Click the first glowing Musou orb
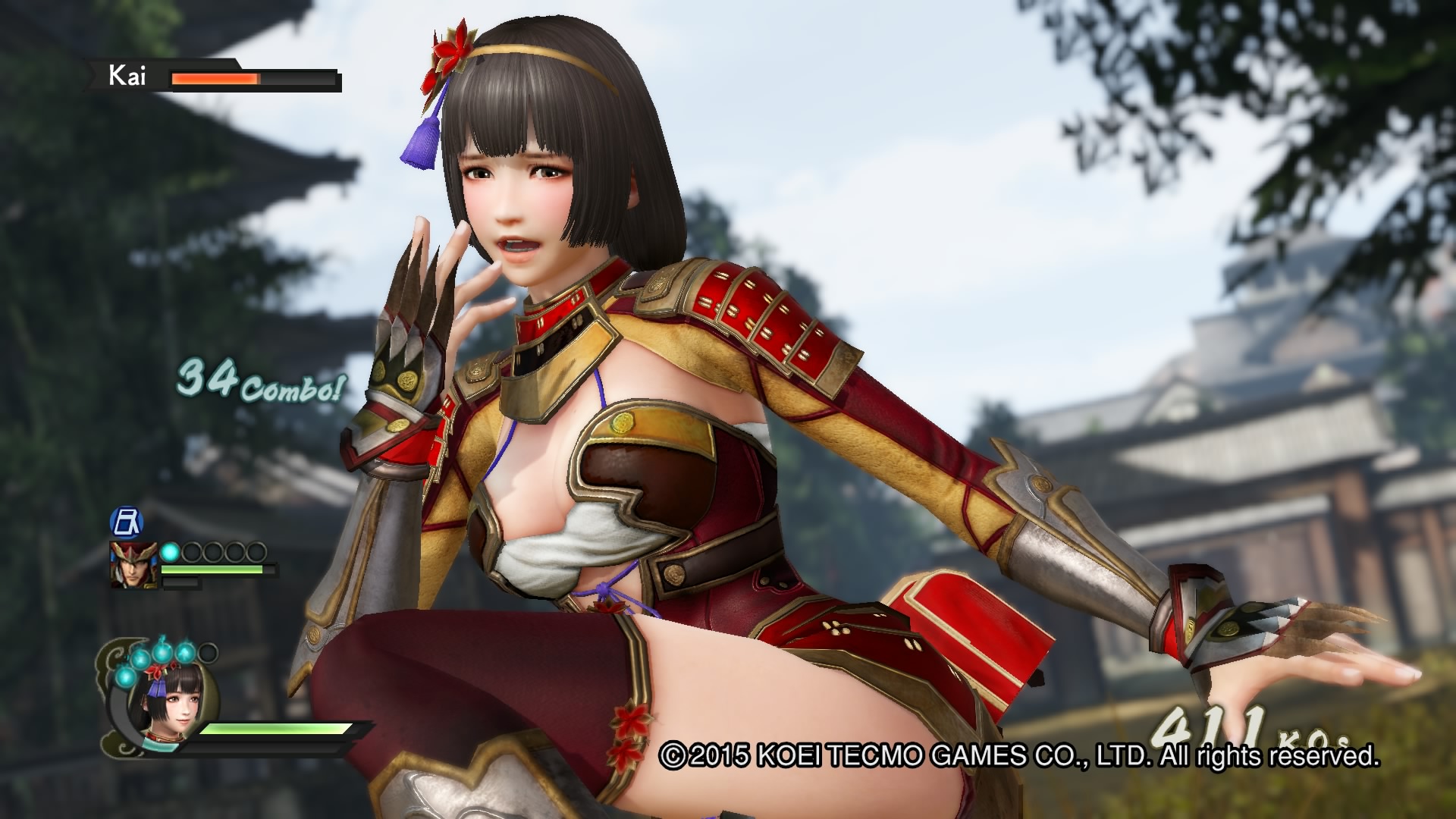Image resolution: width=1456 pixels, height=819 pixels. click(x=170, y=551)
